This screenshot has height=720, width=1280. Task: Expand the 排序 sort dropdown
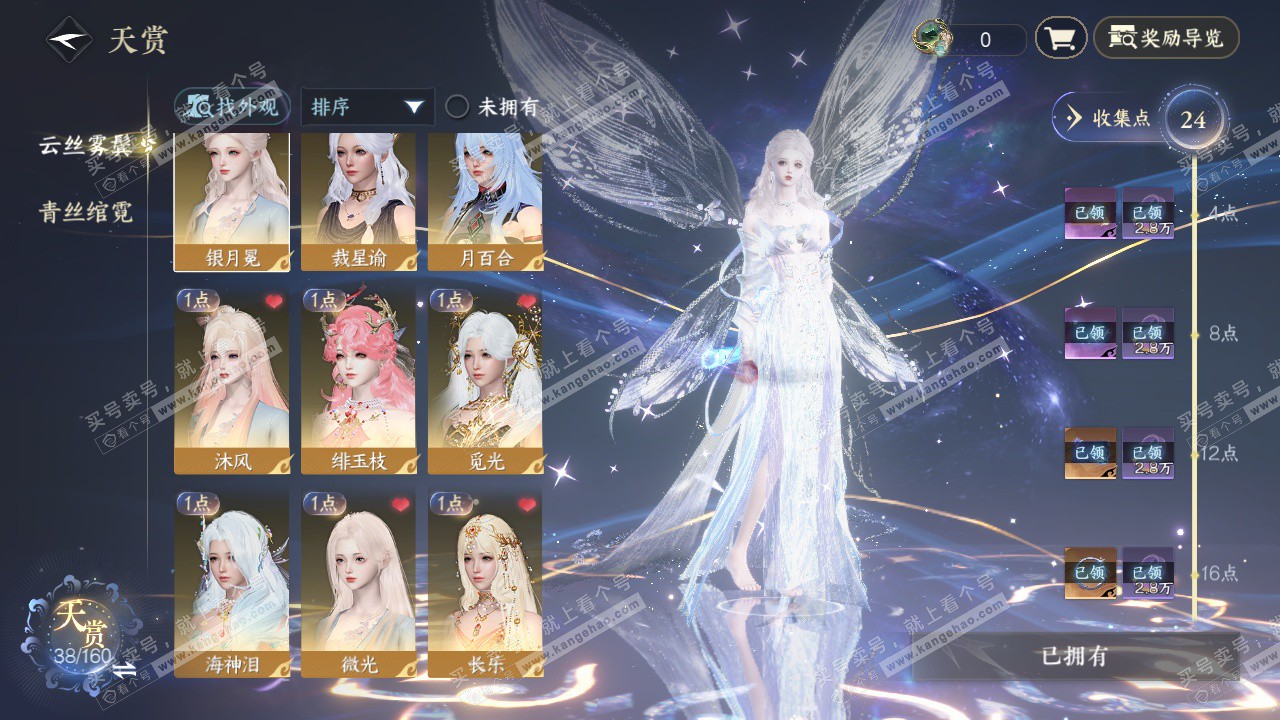pyautogui.click(x=367, y=107)
